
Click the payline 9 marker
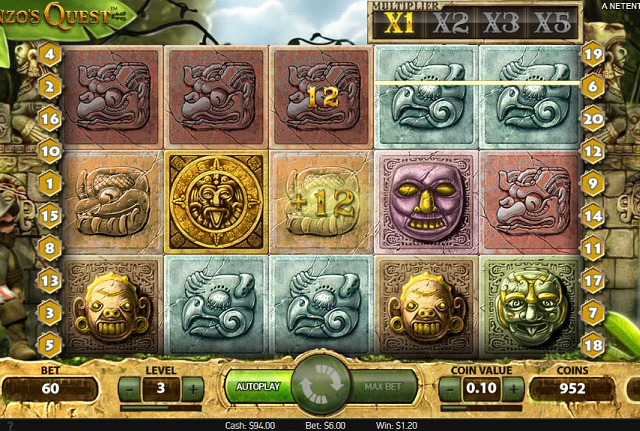[592, 183]
